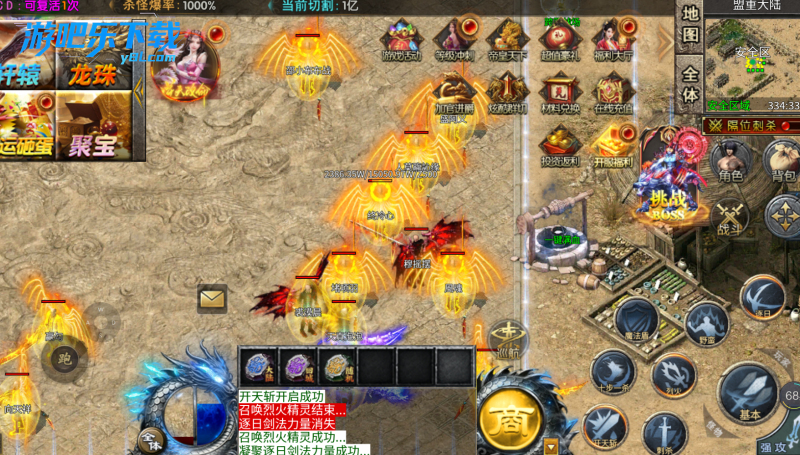This screenshot has height=455, width=800.
Task: Activate the 烈火 flame sword skill
Action: tap(673, 376)
